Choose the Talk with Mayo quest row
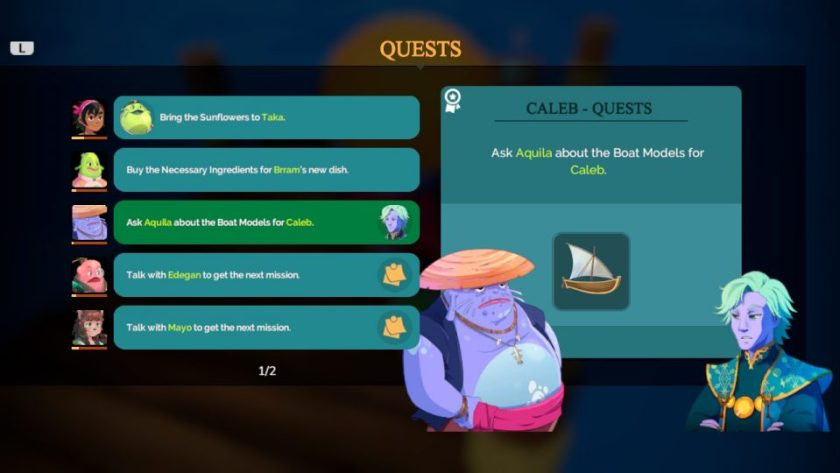The height and width of the screenshot is (473, 840). (266, 327)
